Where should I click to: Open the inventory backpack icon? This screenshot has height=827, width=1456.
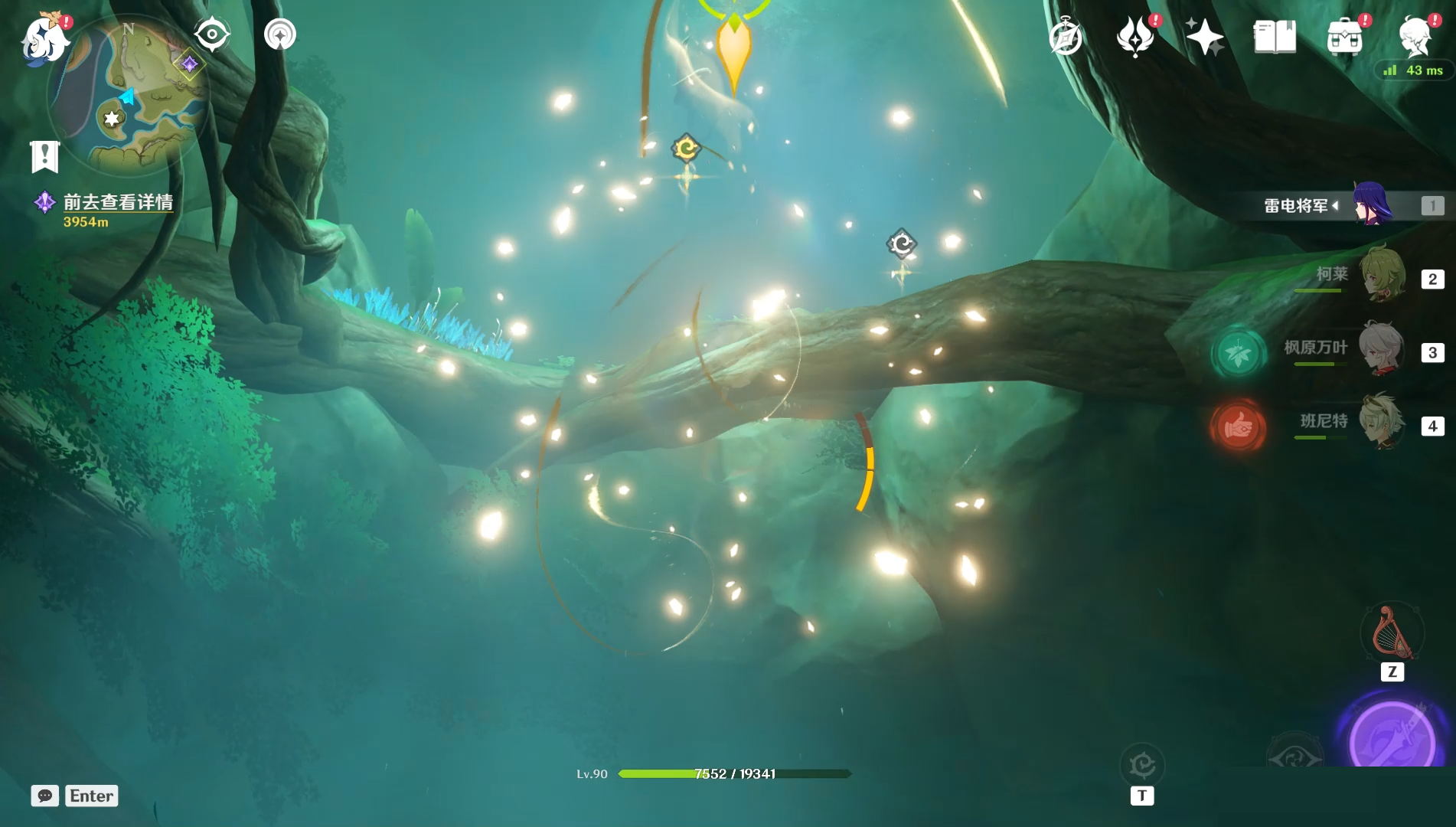coord(1345,38)
